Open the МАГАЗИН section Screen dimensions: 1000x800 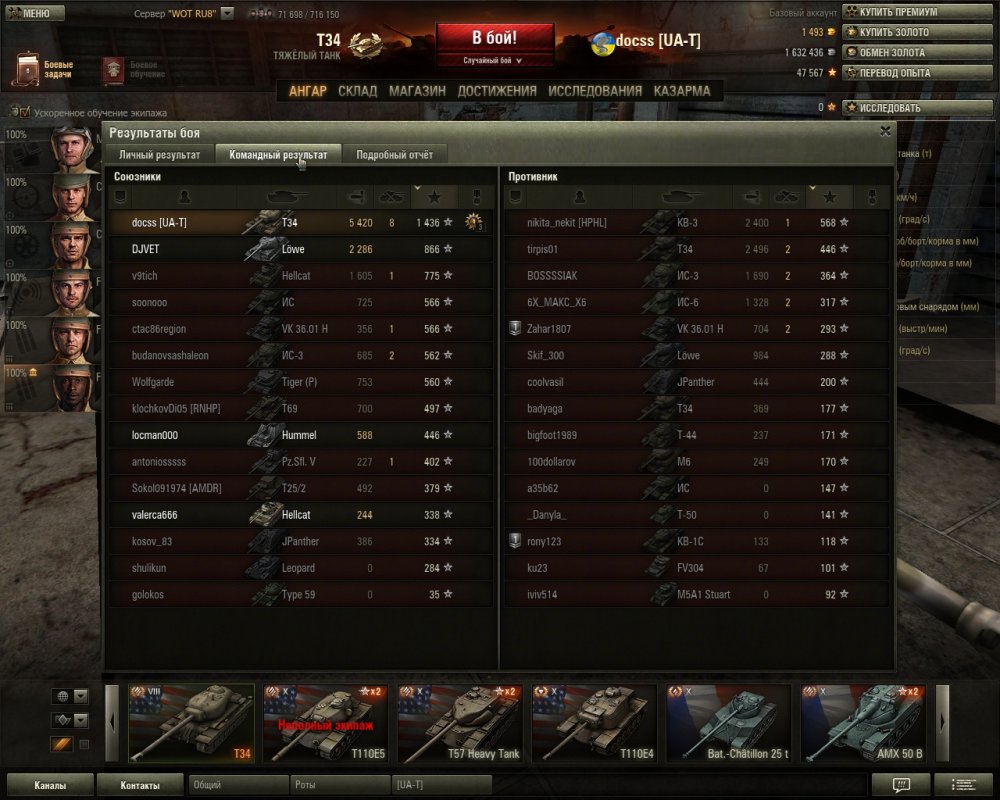pos(417,91)
